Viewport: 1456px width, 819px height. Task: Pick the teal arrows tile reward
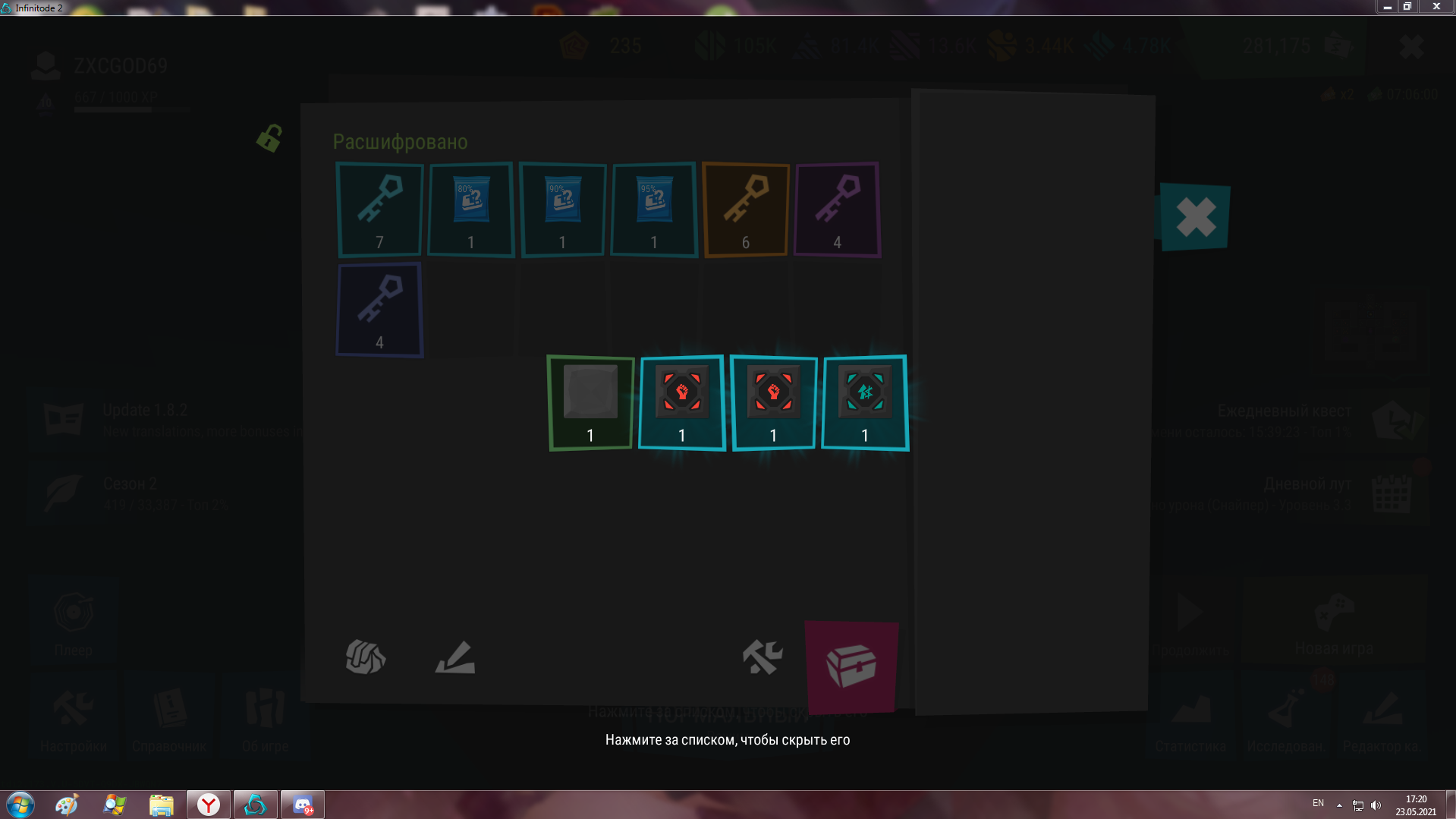tap(865, 403)
